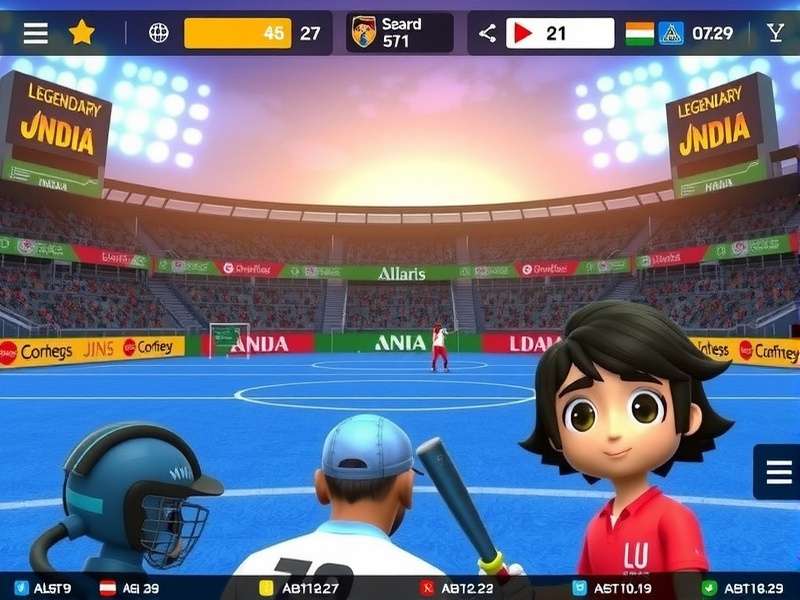Open the hamburger menu in the top bar

point(35,33)
